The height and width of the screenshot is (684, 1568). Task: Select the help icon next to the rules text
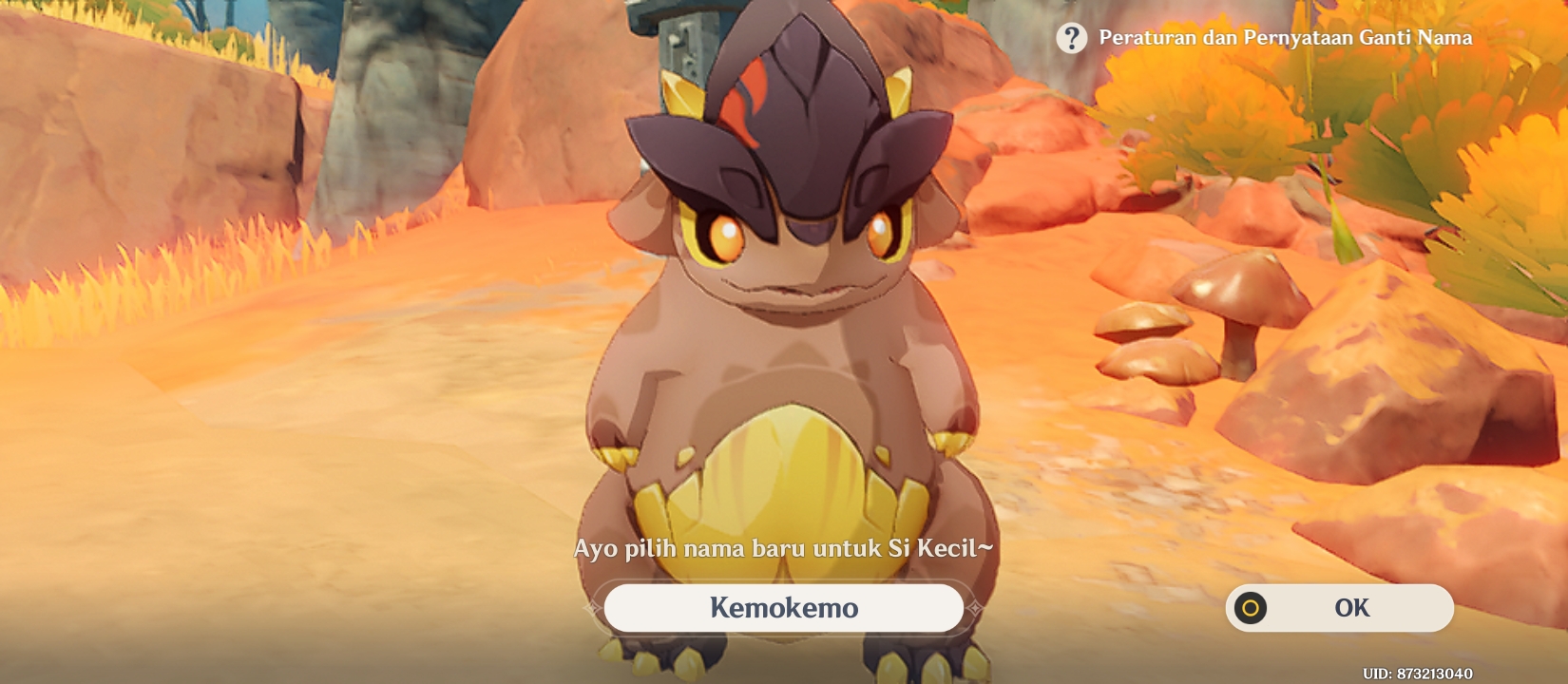click(x=1072, y=38)
